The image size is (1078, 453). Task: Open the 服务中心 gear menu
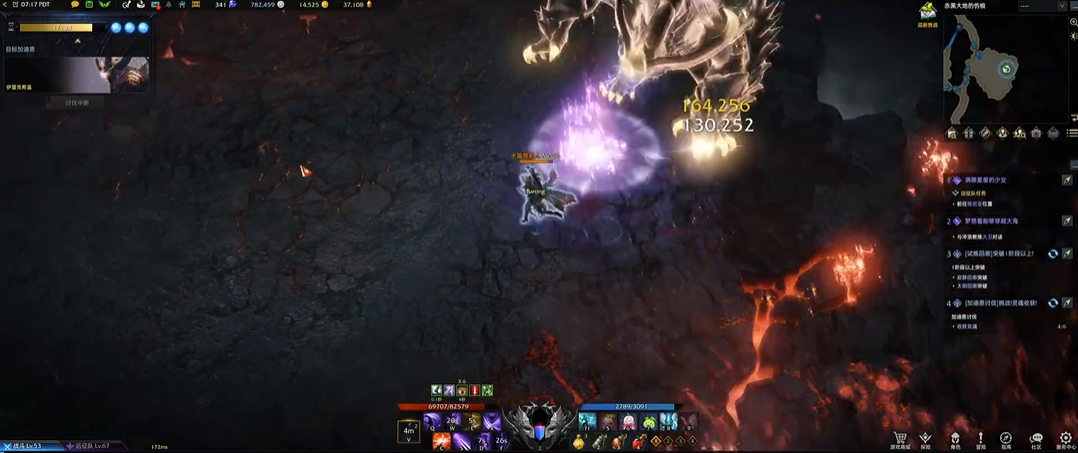[1065, 439]
